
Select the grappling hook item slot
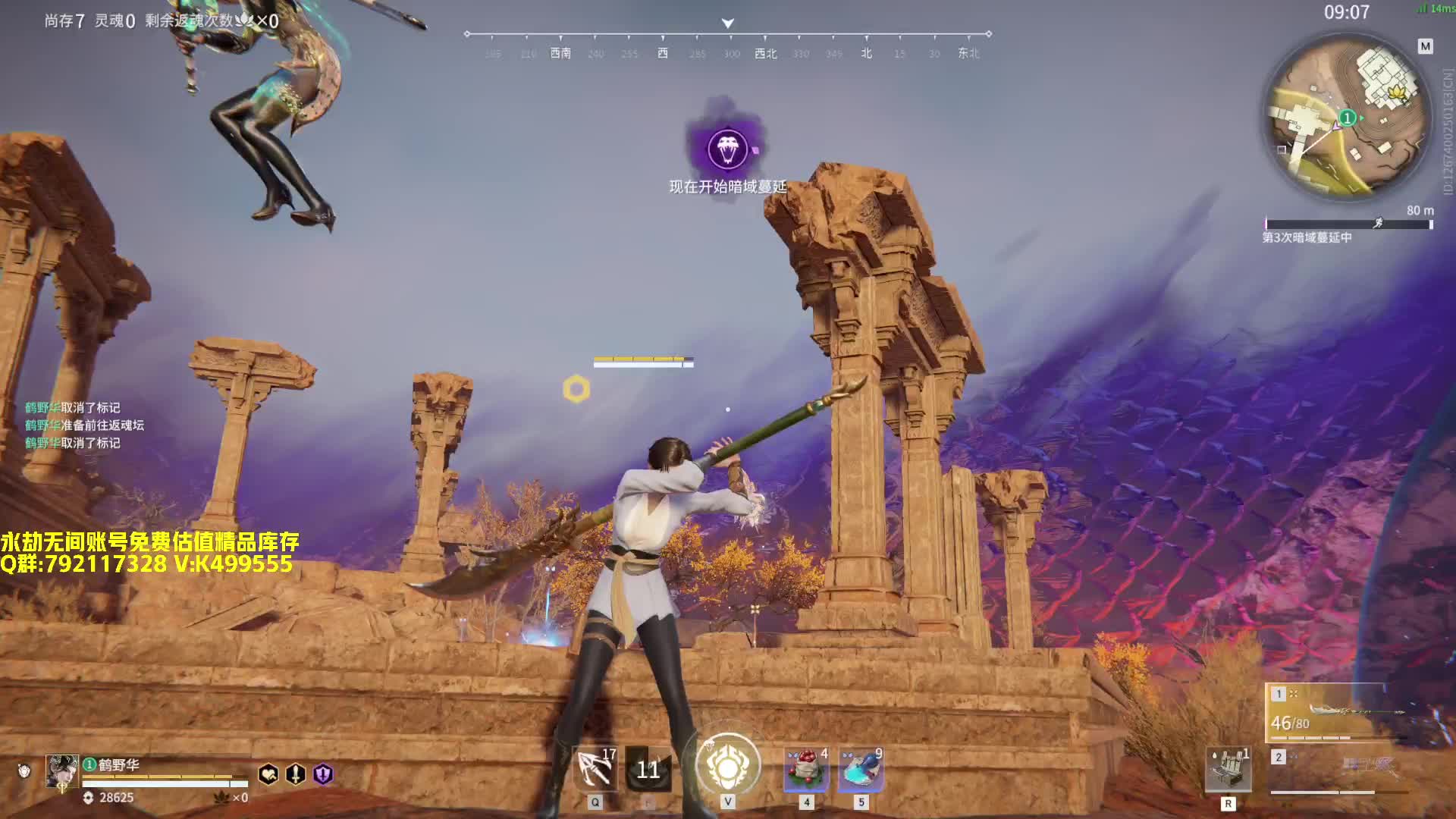[x=595, y=769]
